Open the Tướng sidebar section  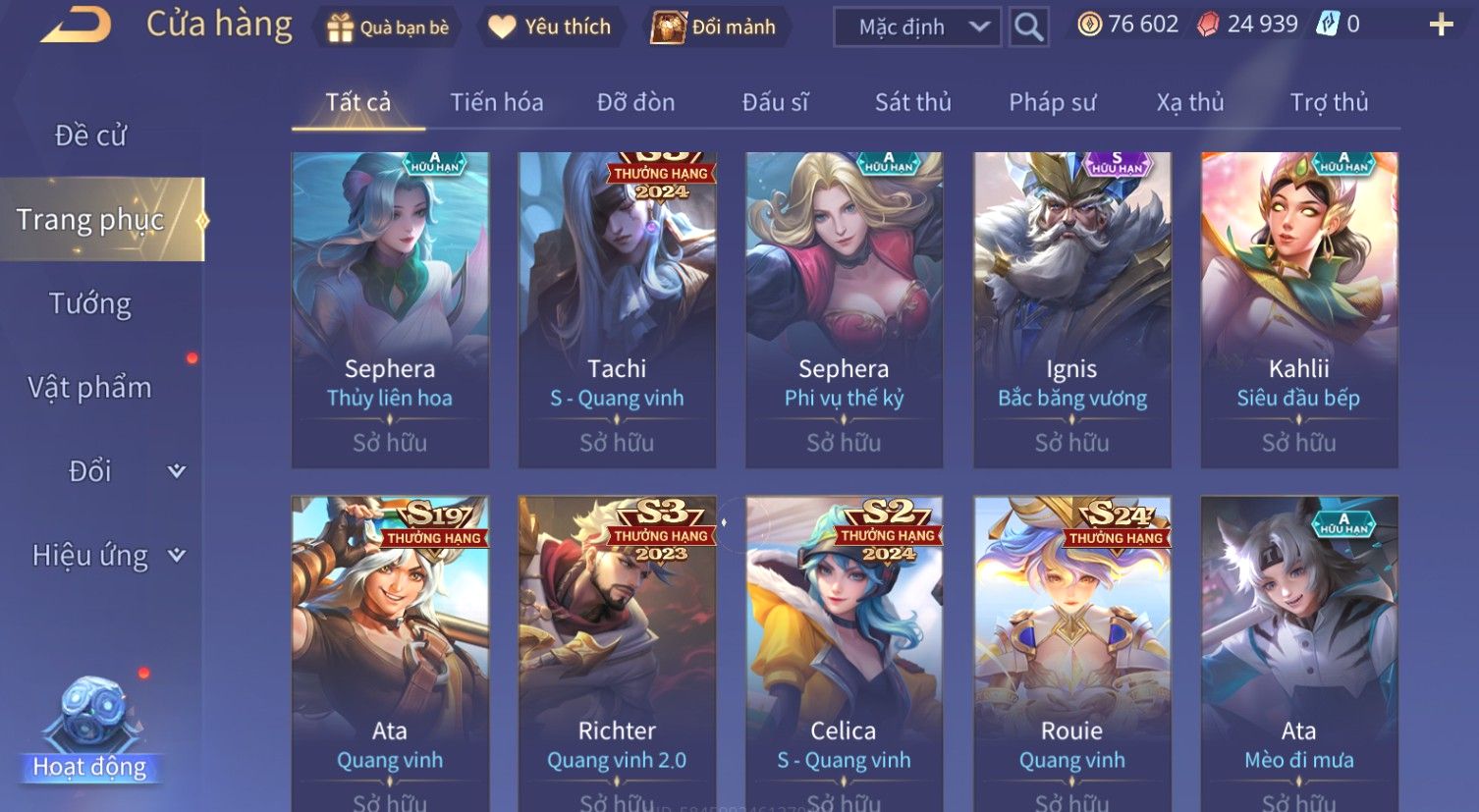[x=90, y=304]
